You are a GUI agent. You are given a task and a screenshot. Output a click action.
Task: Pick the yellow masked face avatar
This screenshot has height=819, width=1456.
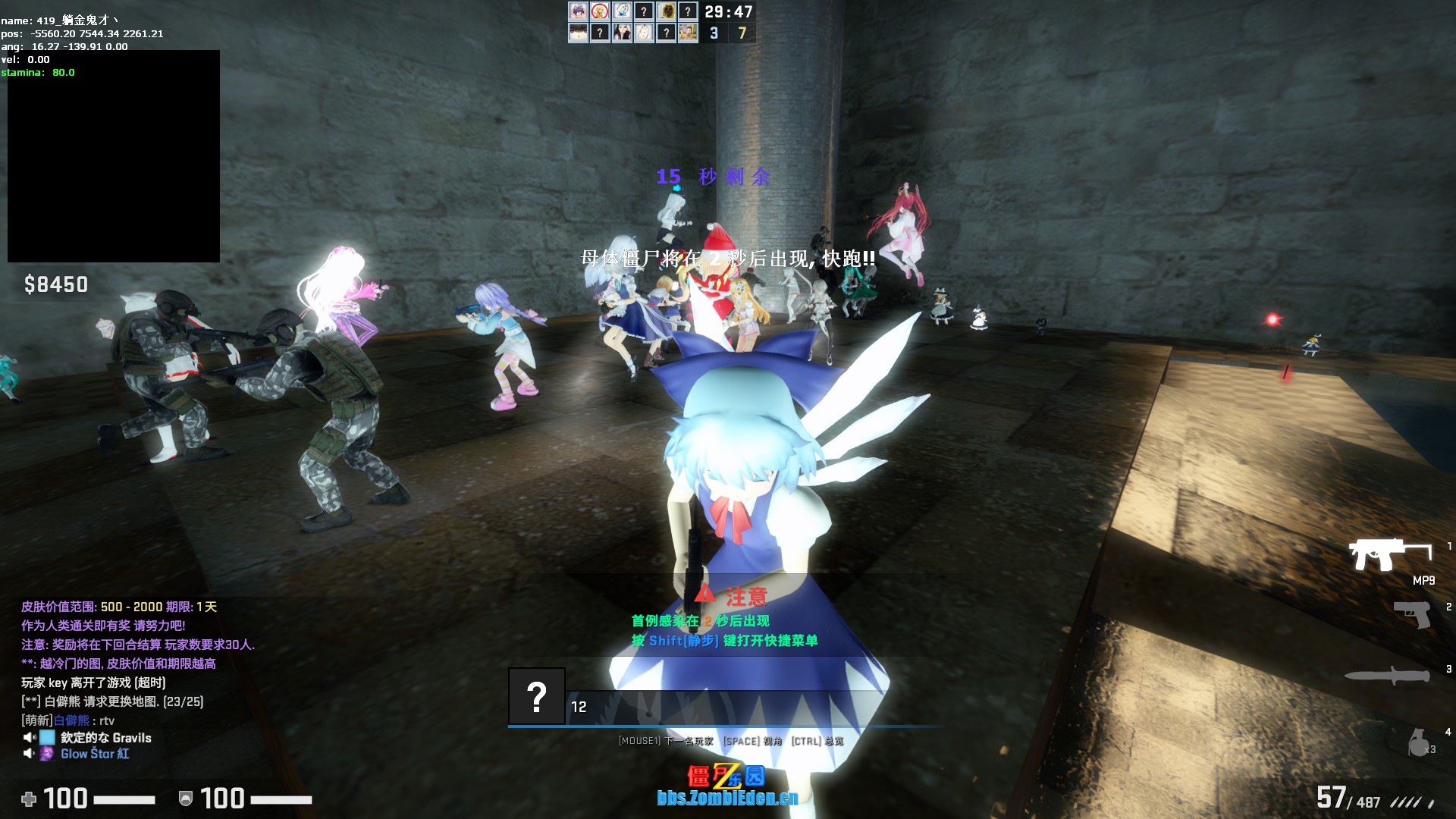tap(666, 11)
